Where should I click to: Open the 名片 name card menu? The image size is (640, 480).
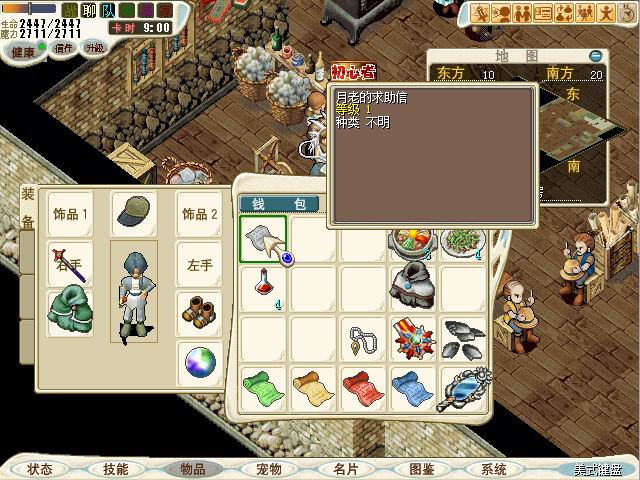345,468
